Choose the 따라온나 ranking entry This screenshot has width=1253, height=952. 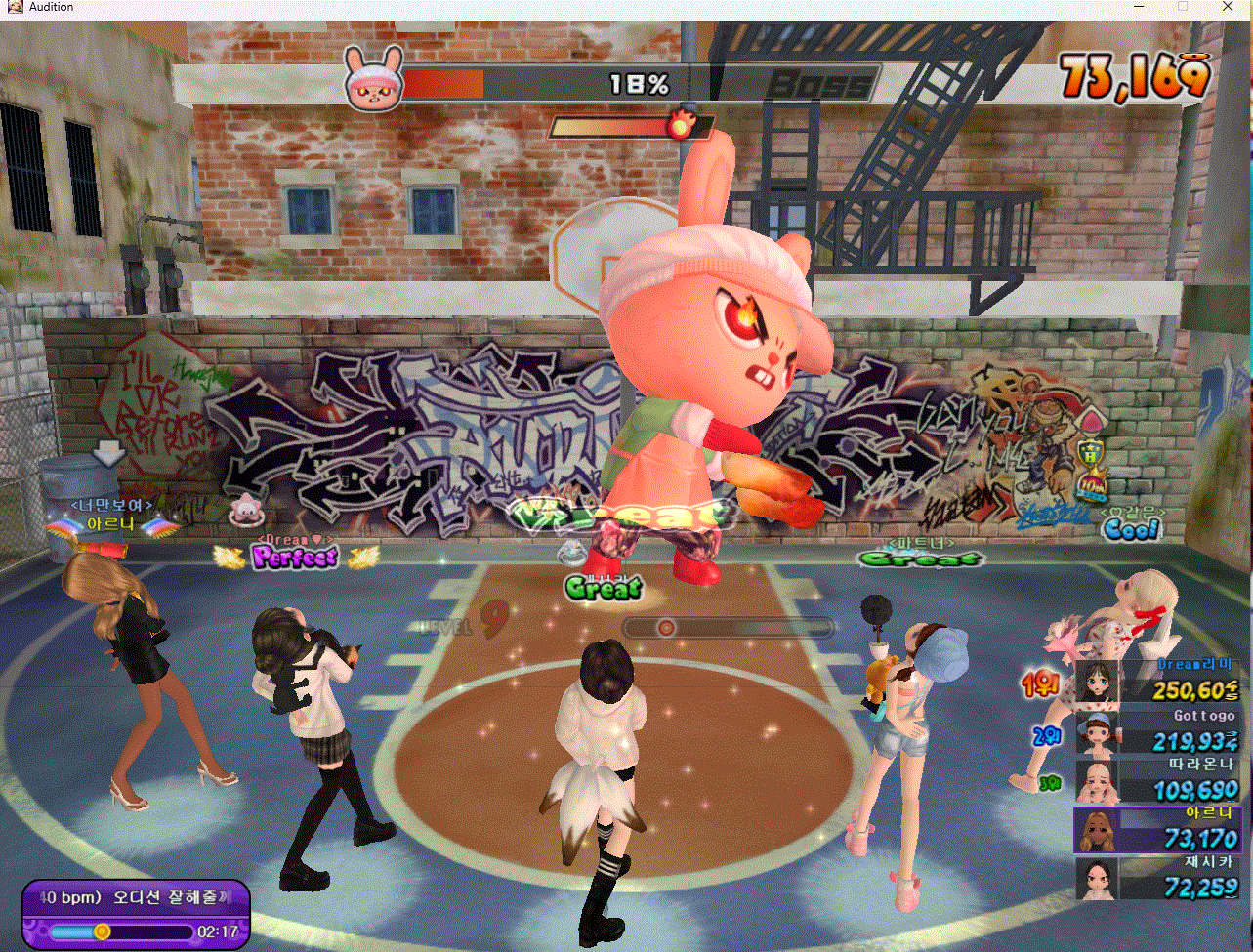pos(1160,781)
